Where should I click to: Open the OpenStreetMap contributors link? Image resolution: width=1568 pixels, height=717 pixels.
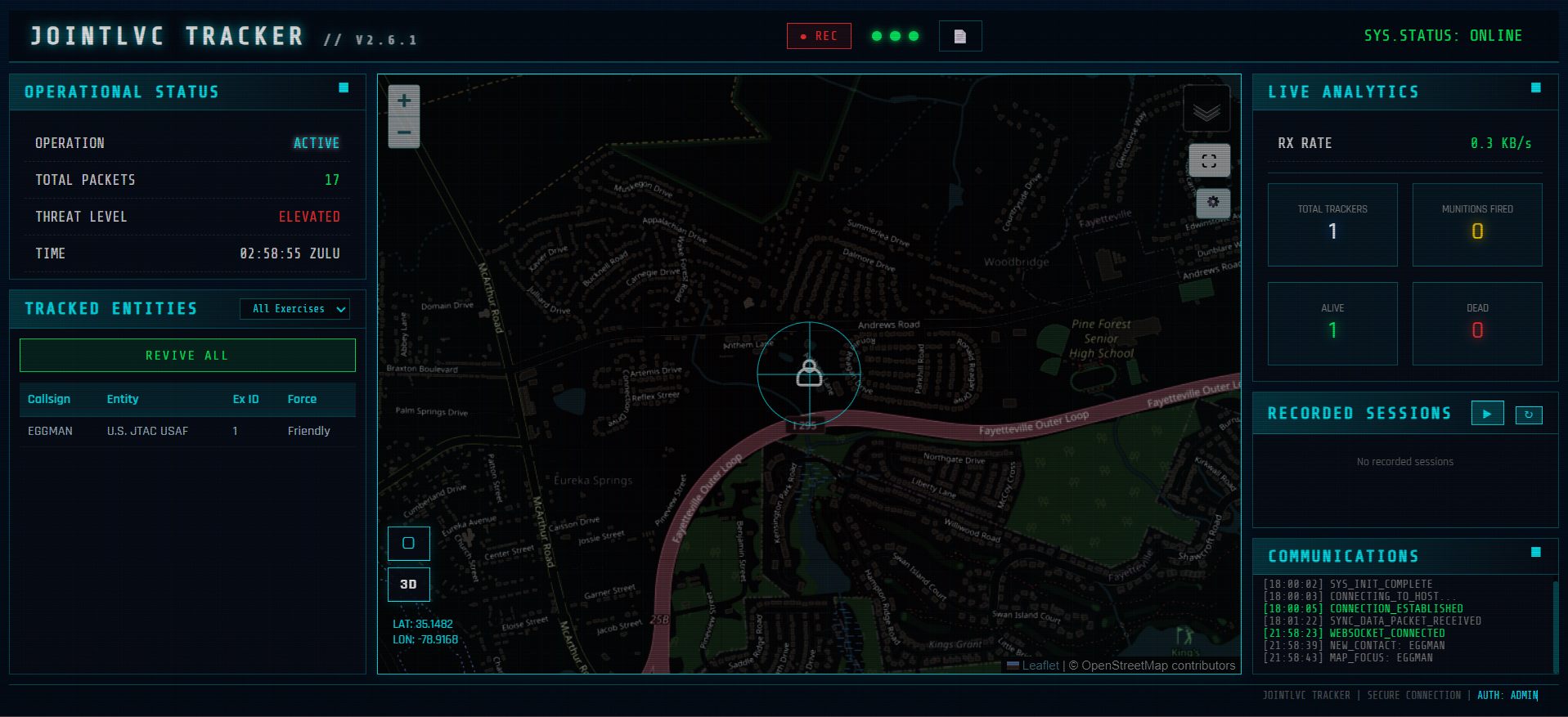[x=1153, y=665]
